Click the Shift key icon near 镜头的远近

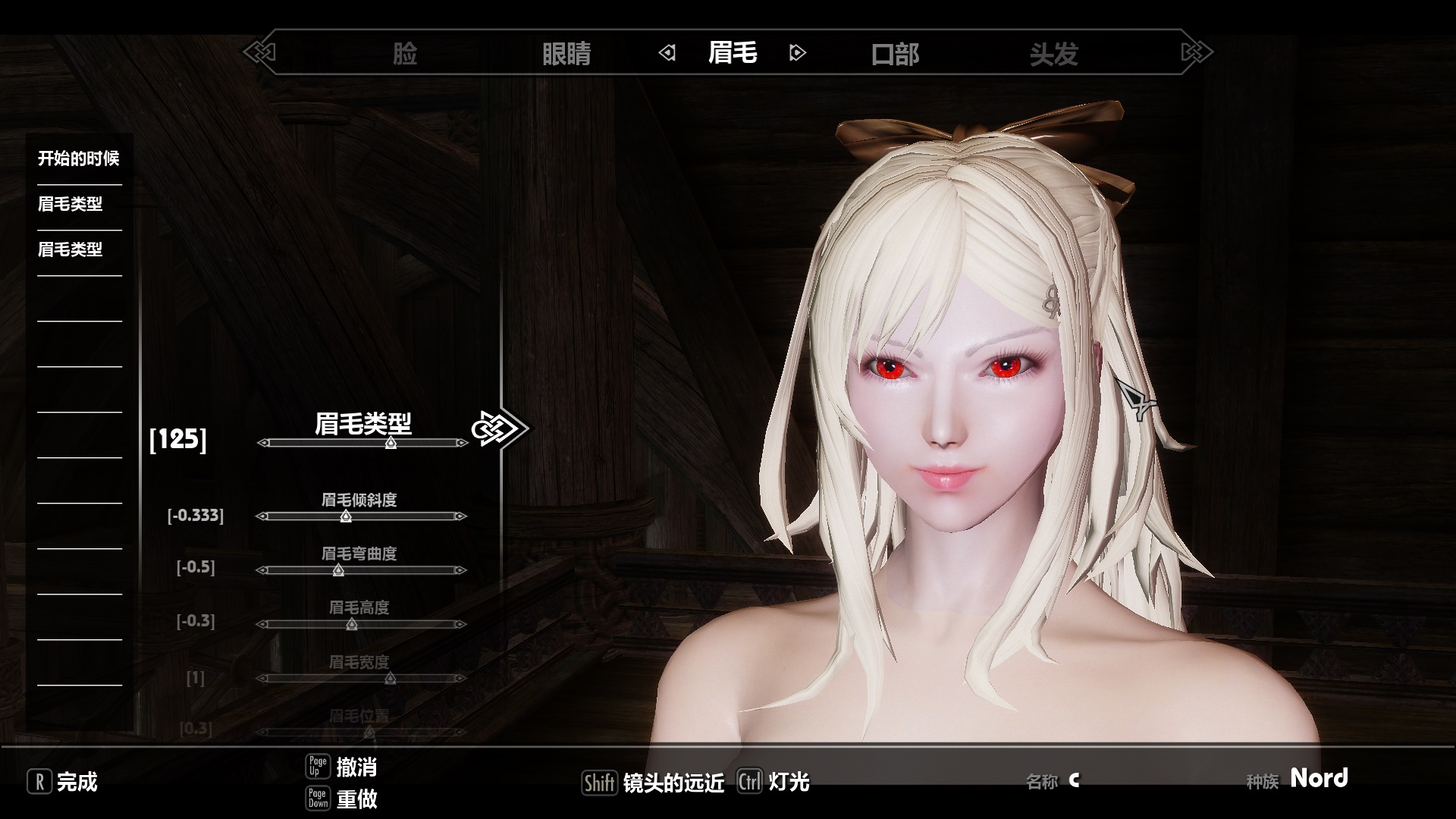[x=599, y=781]
